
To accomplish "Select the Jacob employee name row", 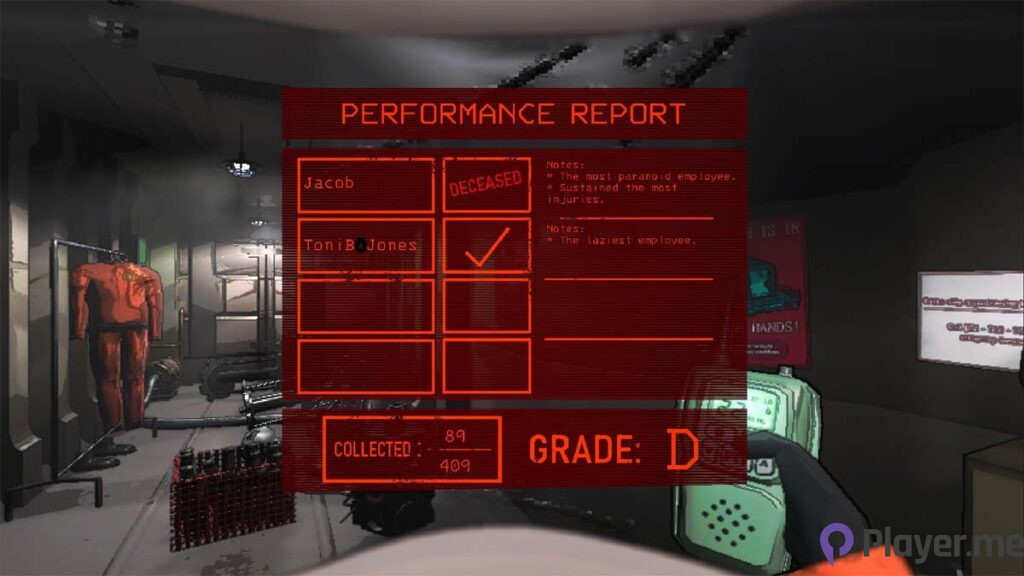I will (x=366, y=185).
